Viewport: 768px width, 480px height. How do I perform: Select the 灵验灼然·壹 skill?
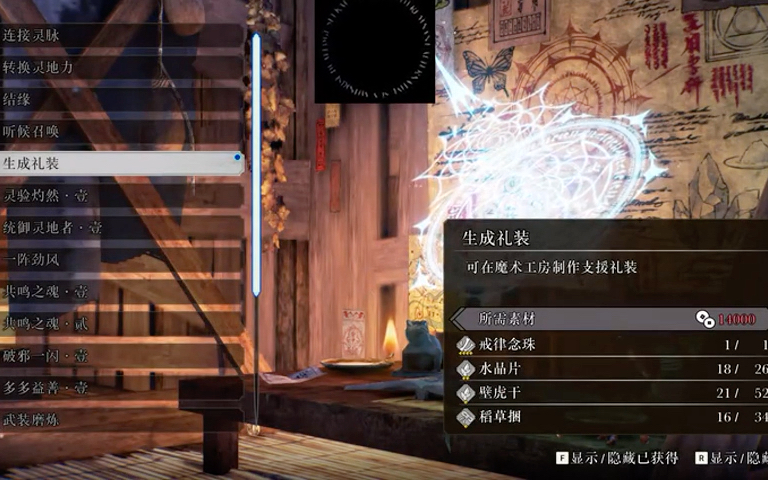(x=120, y=196)
